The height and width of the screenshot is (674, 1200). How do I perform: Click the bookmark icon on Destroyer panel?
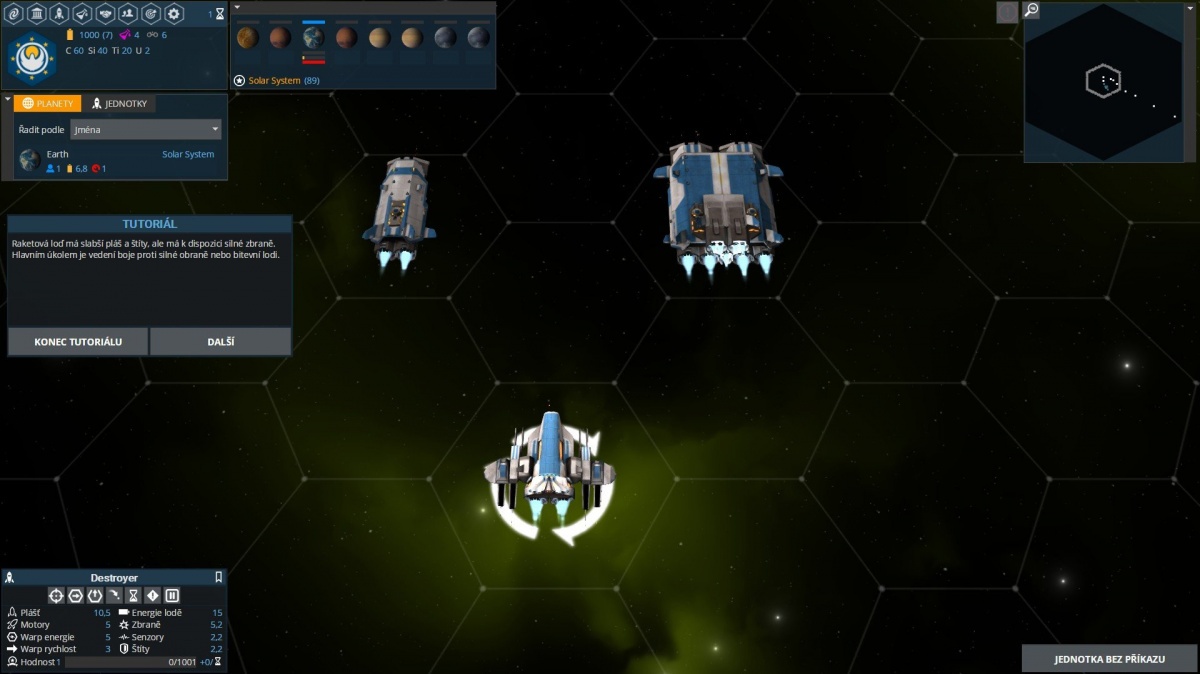(x=219, y=577)
